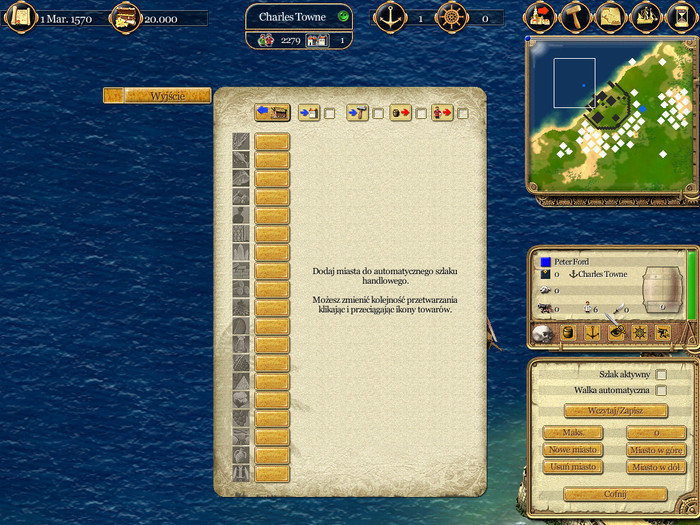Go back with the Cofnij button
Screen dimensions: 700x525
pos(615,494)
